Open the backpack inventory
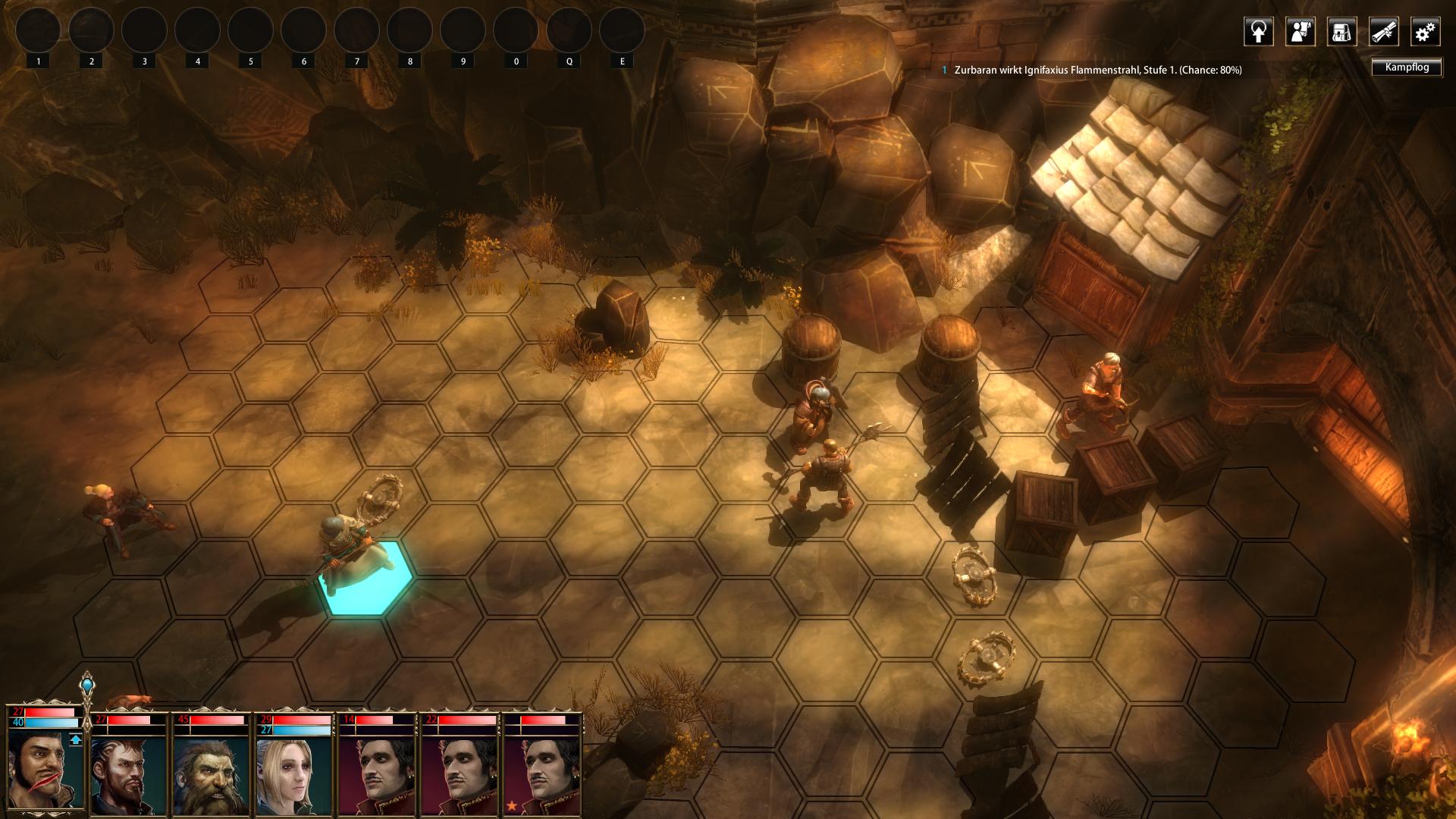1456x819 pixels. click(1341, 32)
